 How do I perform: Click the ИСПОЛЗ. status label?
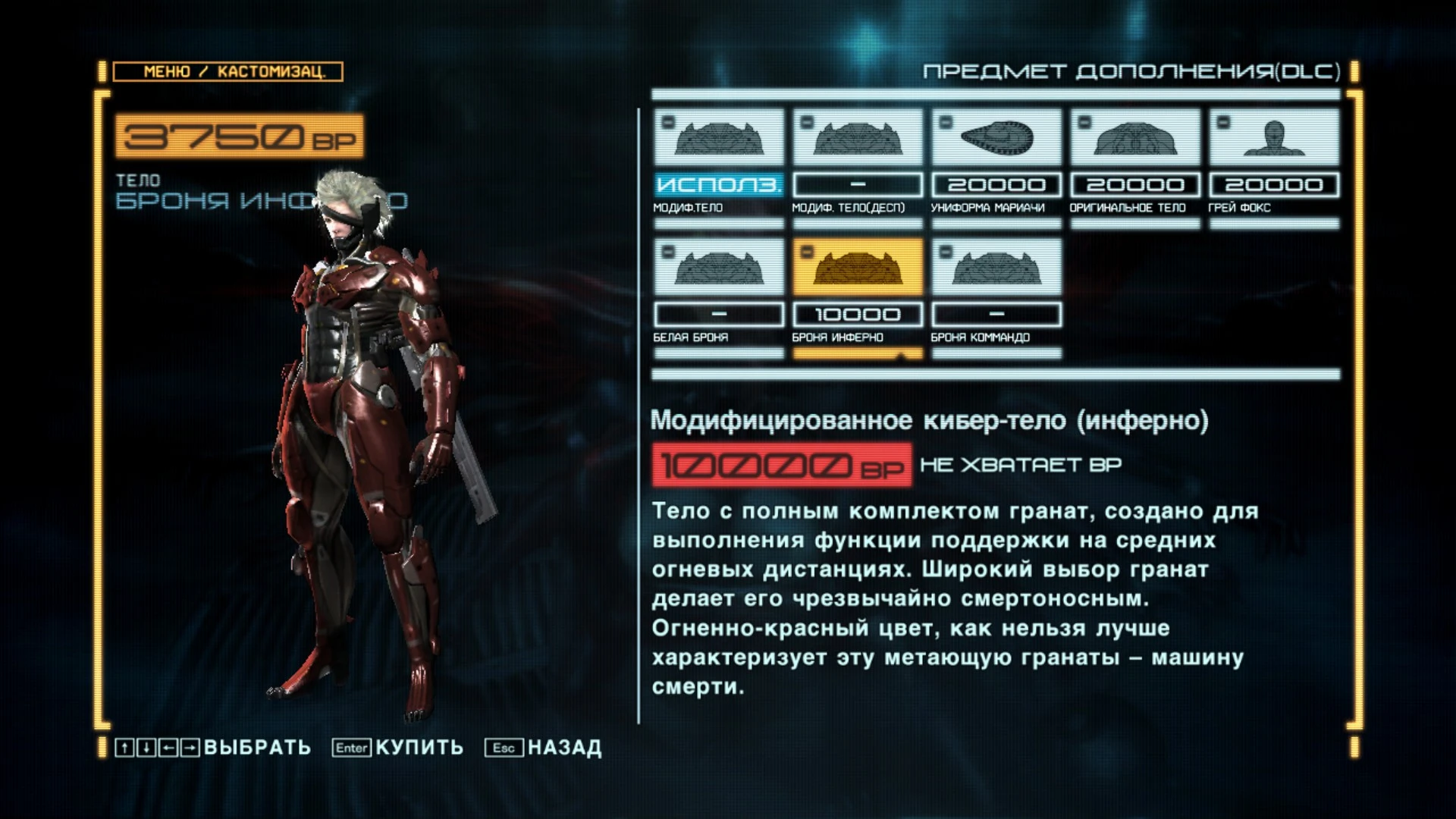[718, 184]
